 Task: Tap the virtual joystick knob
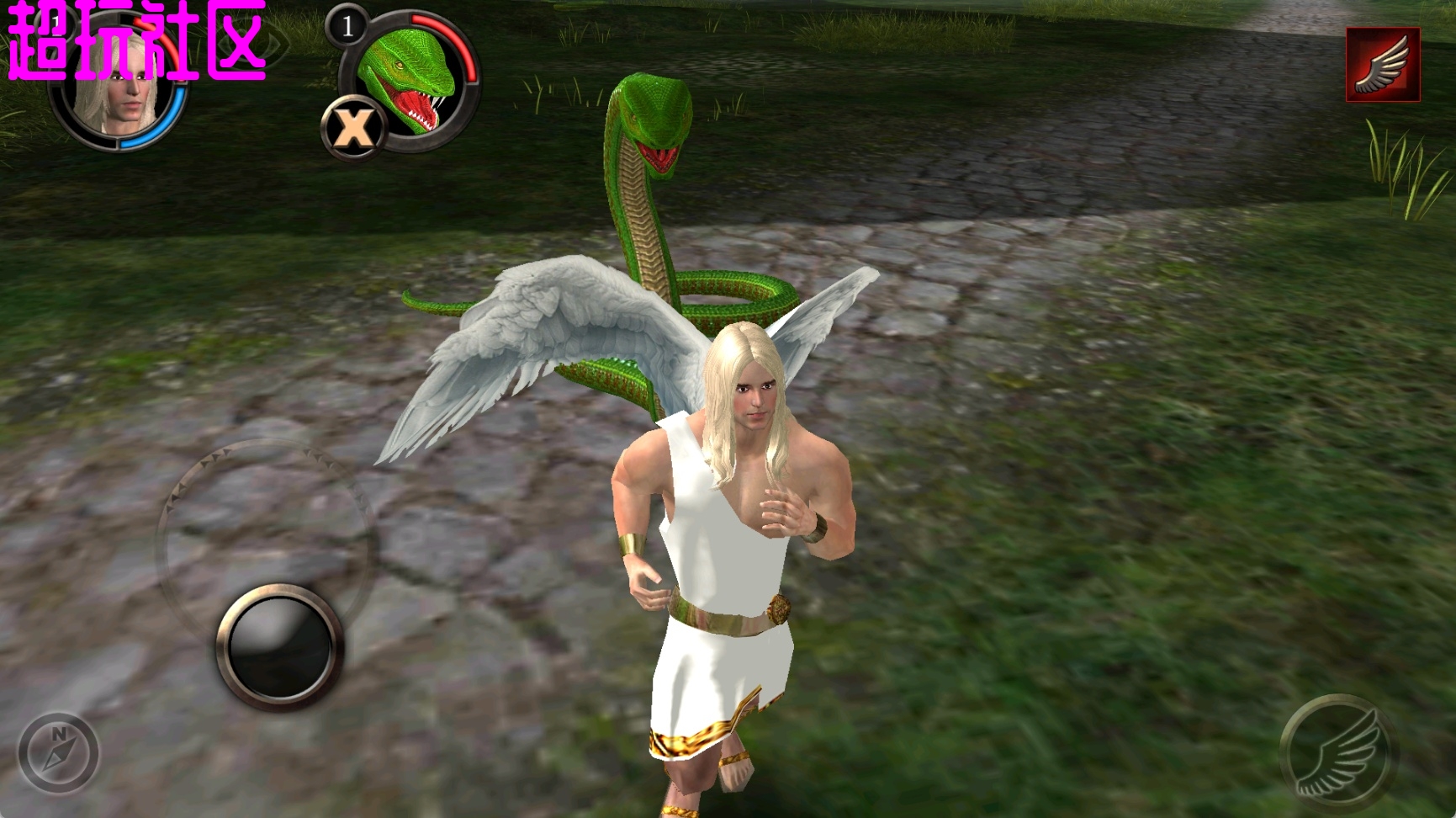click(x=280, y=646)
